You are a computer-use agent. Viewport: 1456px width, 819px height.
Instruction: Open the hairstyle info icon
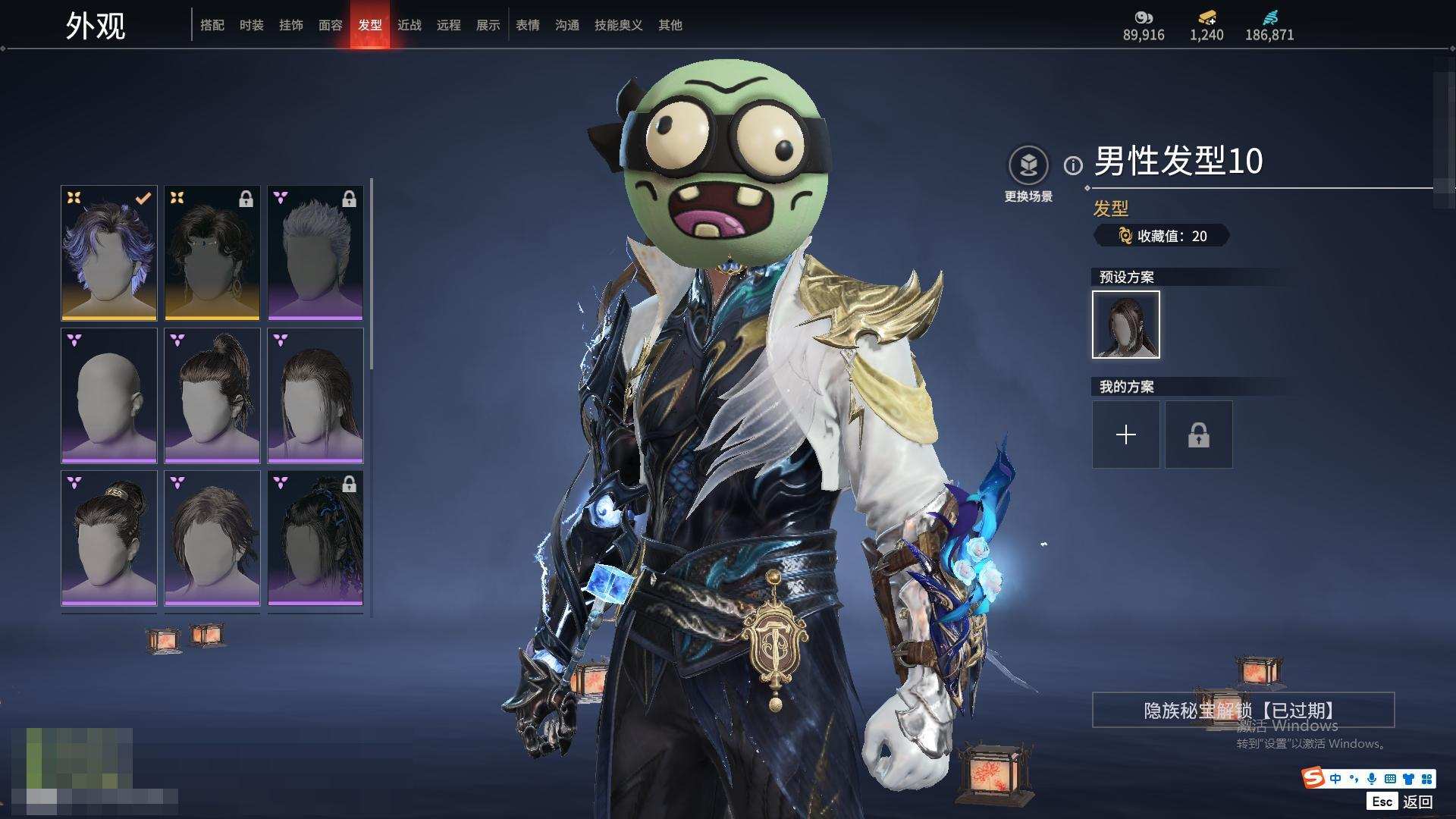(1073, 165)
